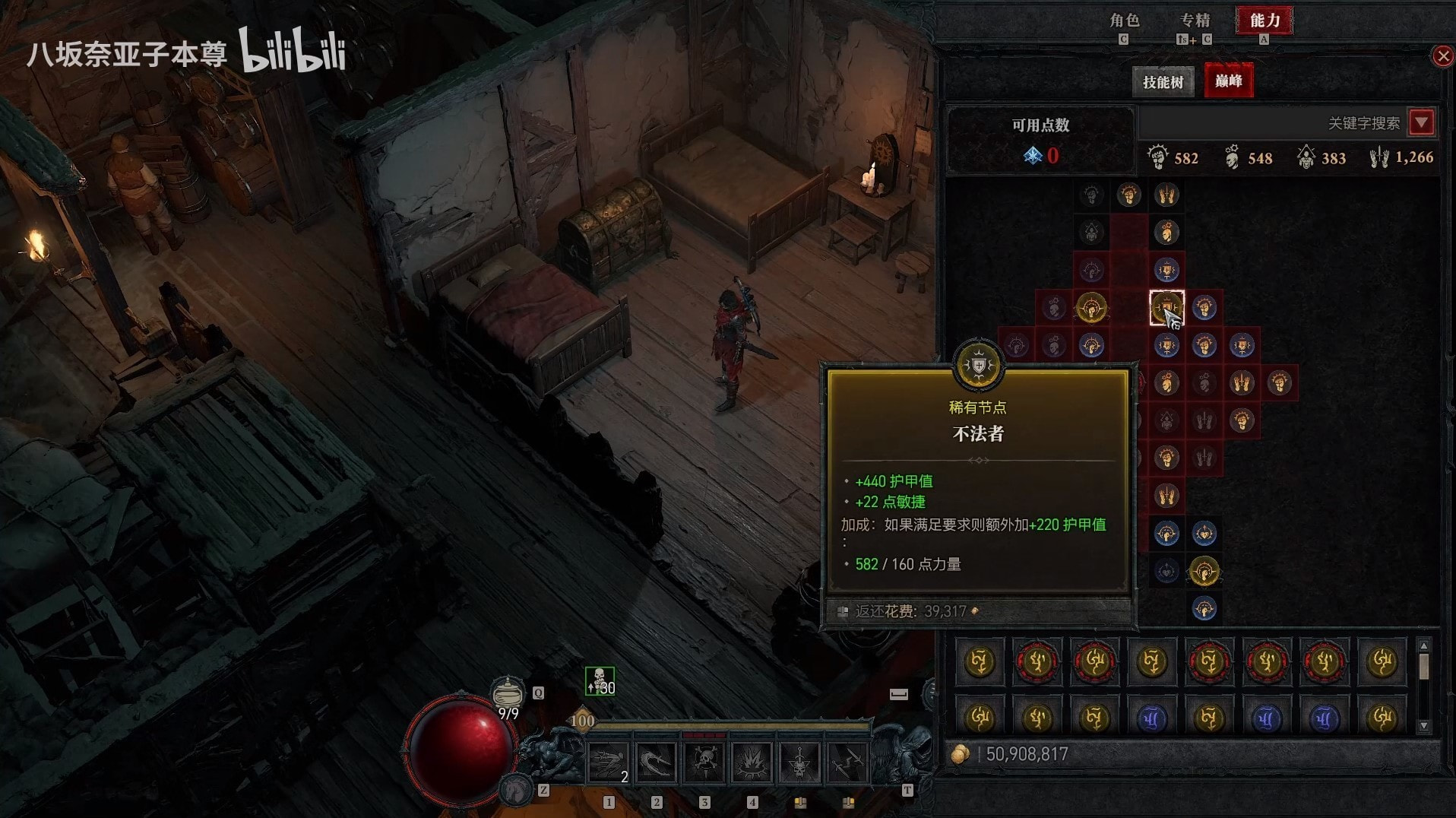Activate the skull ability on the skill bar
The height and width of the screenshot is (818, 1456).
(x=704, y=763)
